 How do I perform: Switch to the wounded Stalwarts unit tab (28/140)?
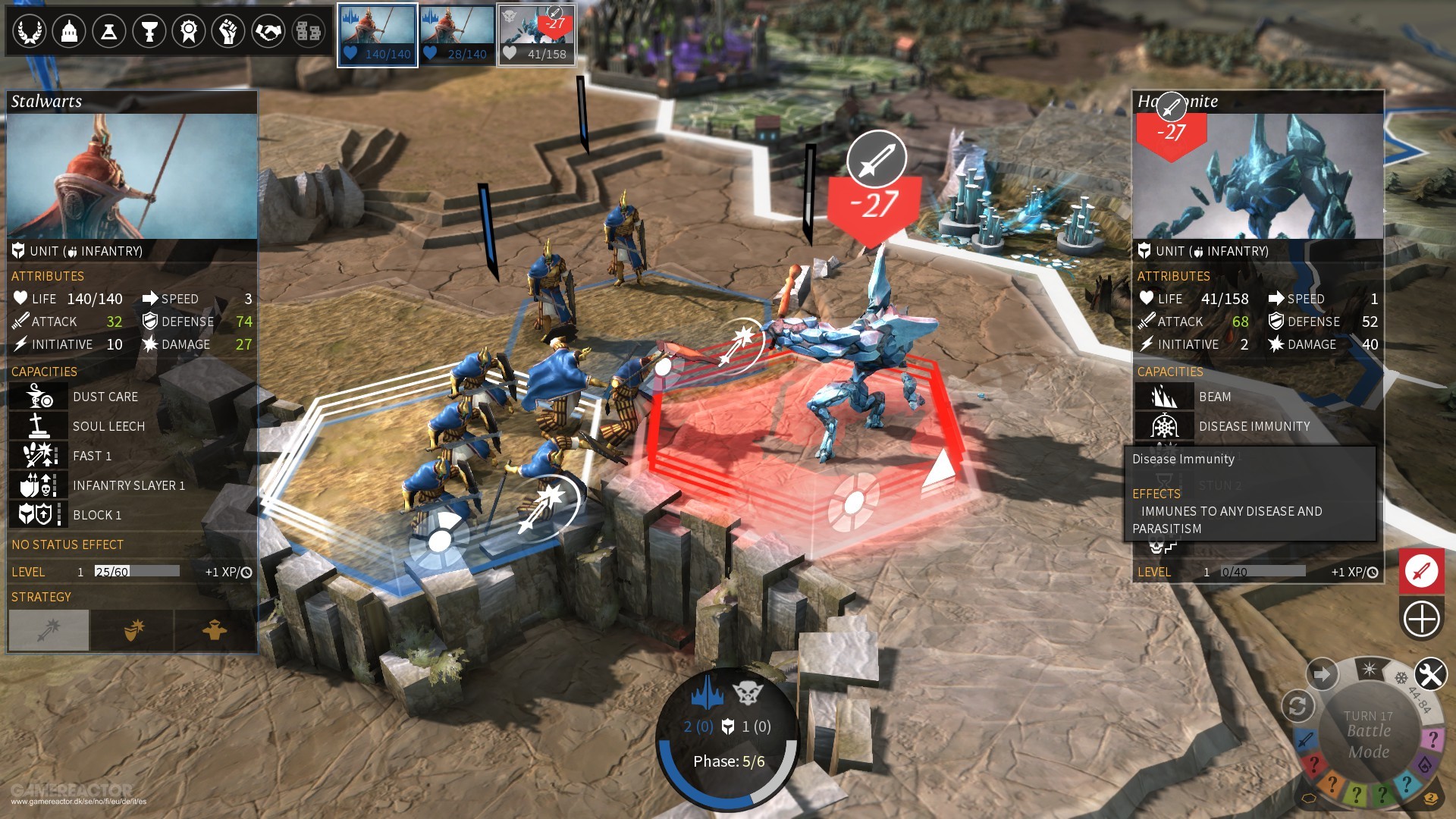pos(457,34)
